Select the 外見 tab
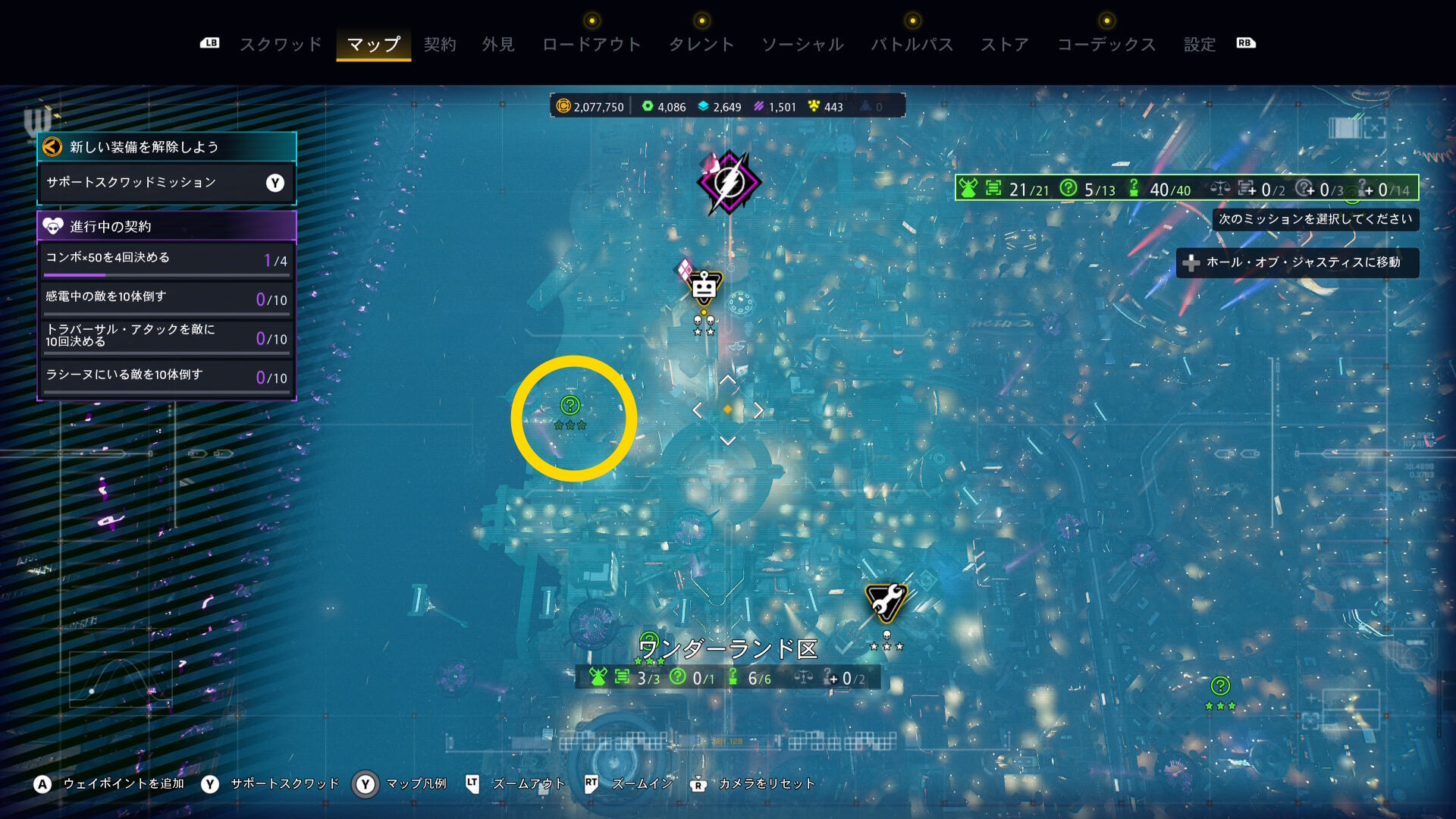Screen dimensions: 1456x819 click(498, 45)
